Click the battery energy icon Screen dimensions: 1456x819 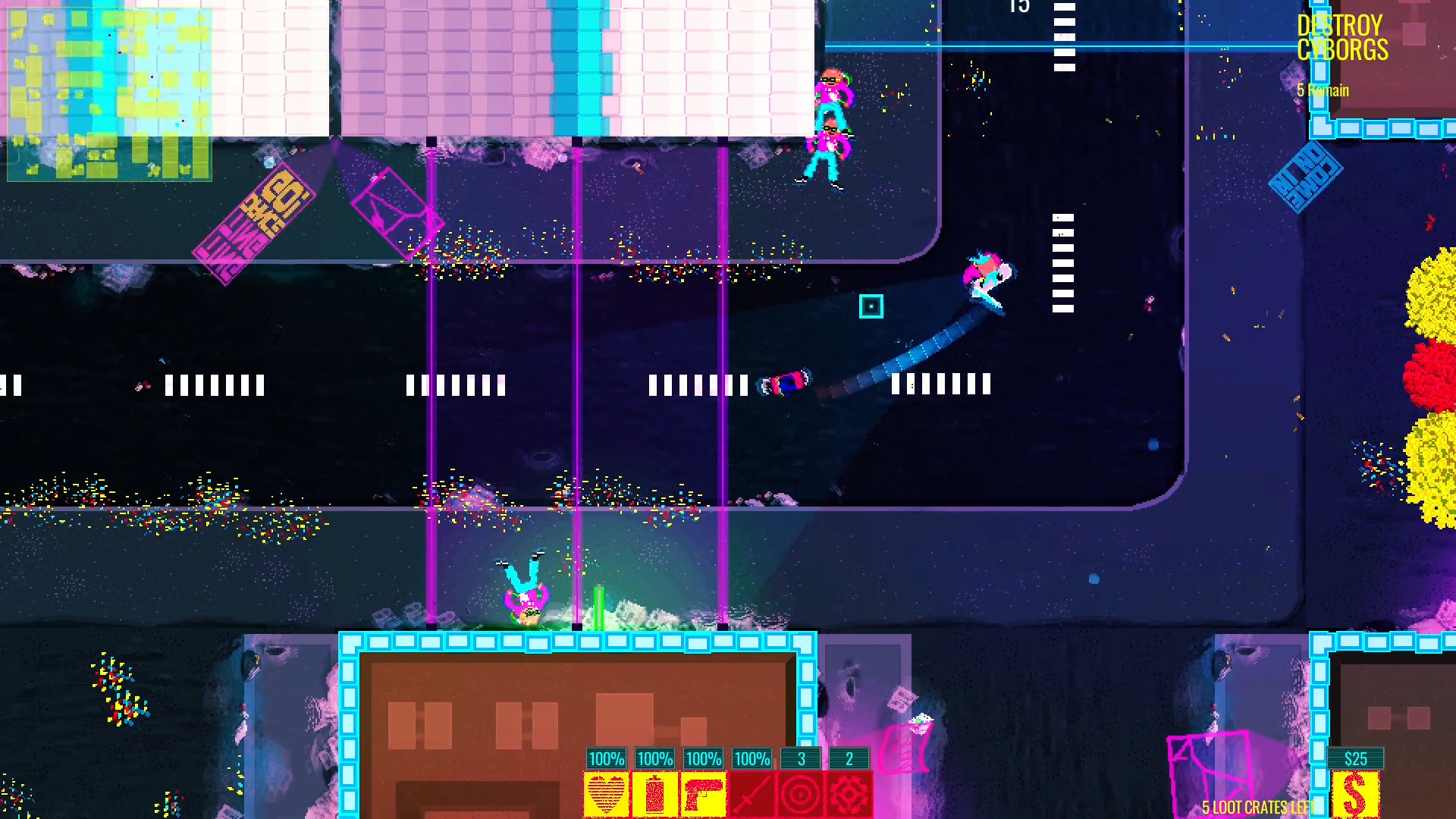654,792
